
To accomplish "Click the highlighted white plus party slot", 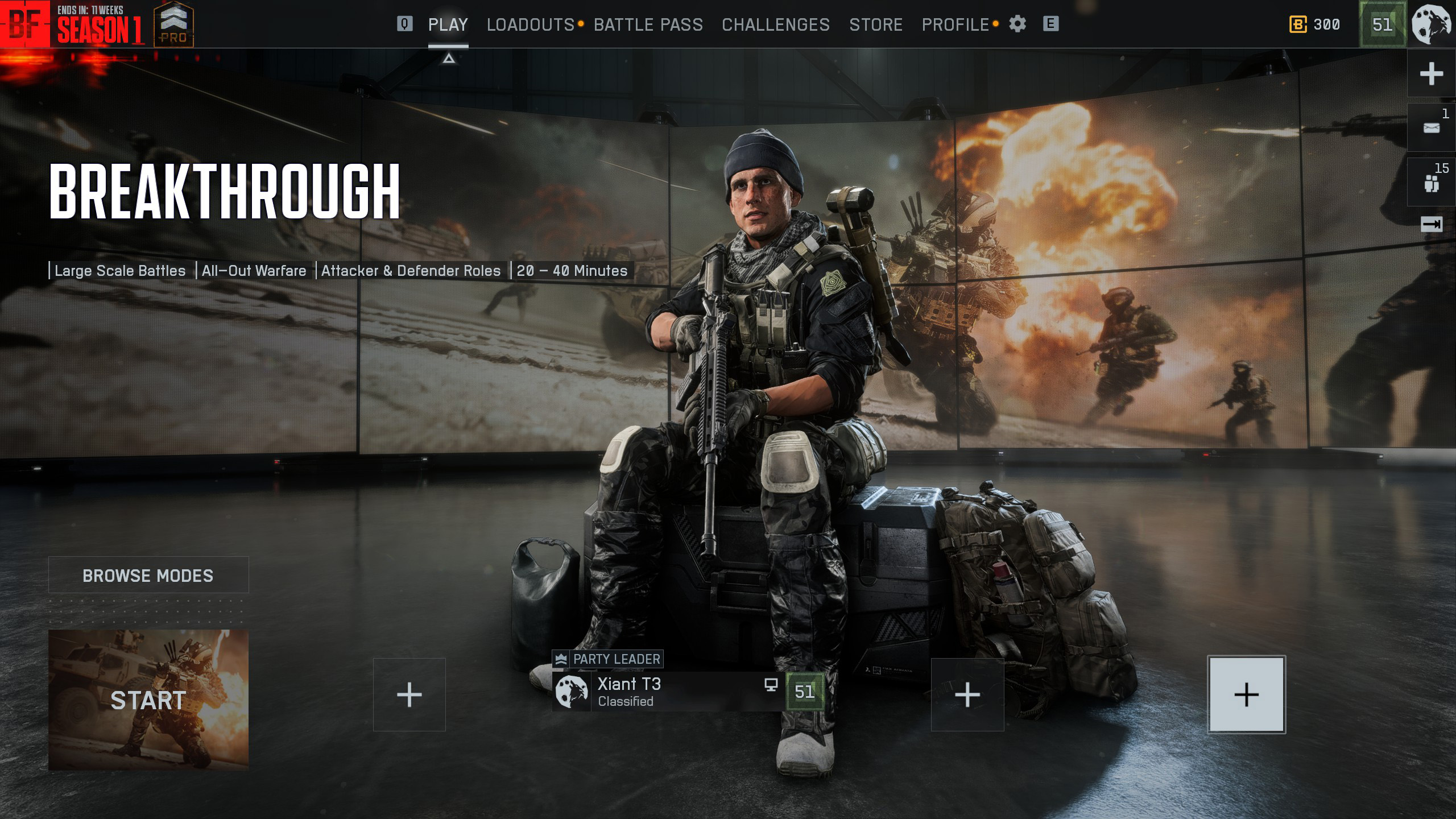I will [x=1246, y=694].
